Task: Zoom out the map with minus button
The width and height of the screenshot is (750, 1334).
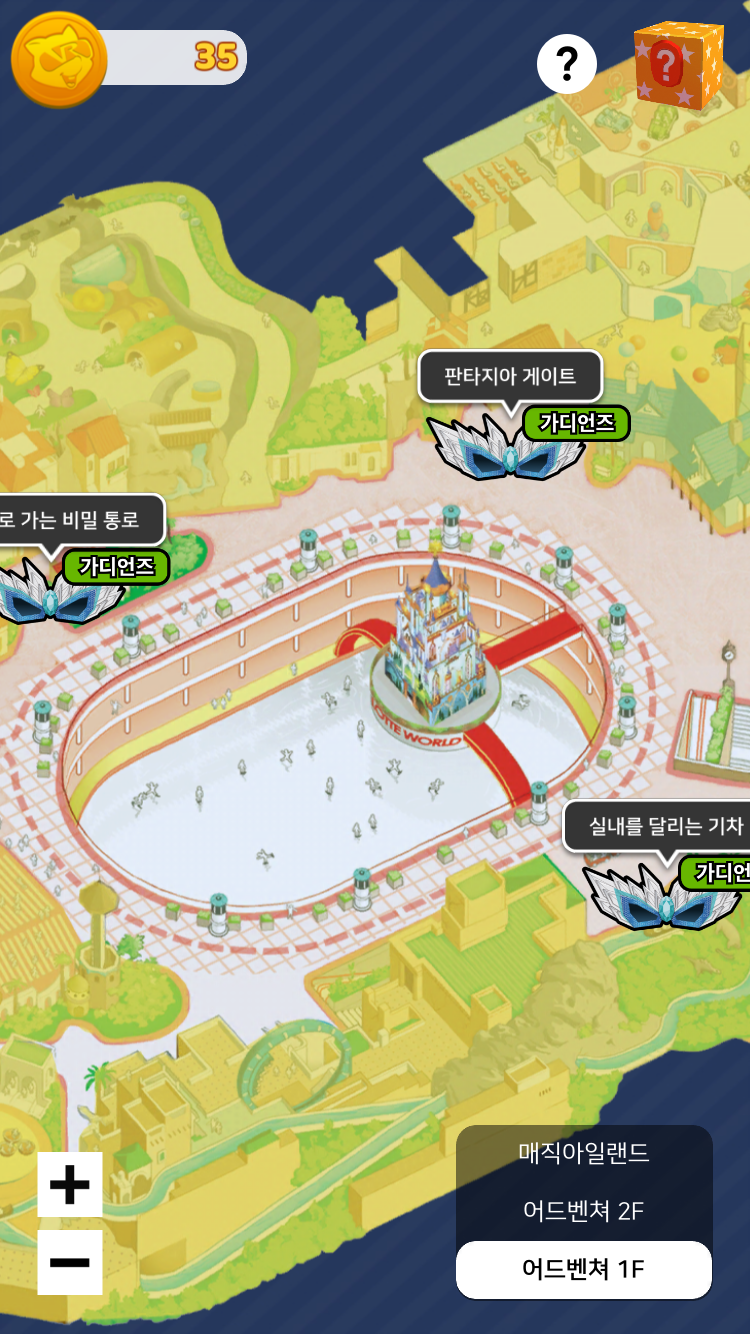Action: click(x=70, y=1262)
